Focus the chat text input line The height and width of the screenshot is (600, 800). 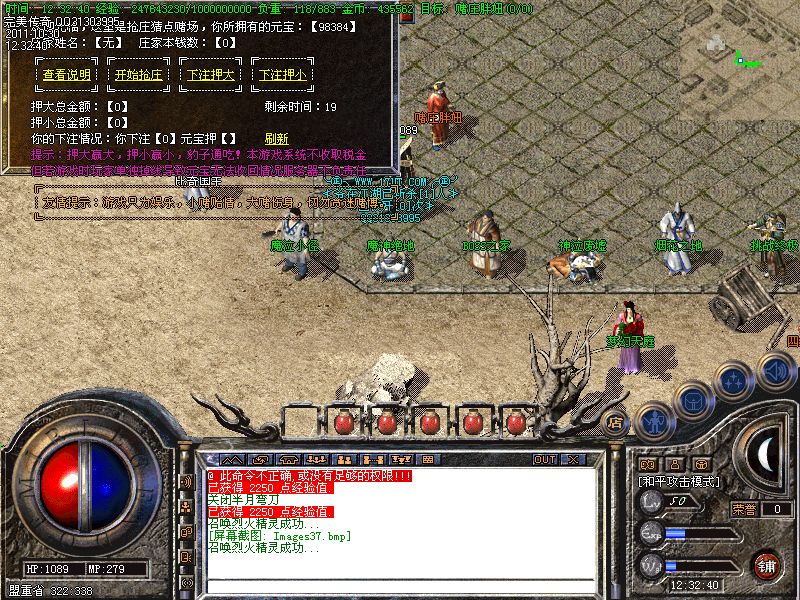point(400,585)
